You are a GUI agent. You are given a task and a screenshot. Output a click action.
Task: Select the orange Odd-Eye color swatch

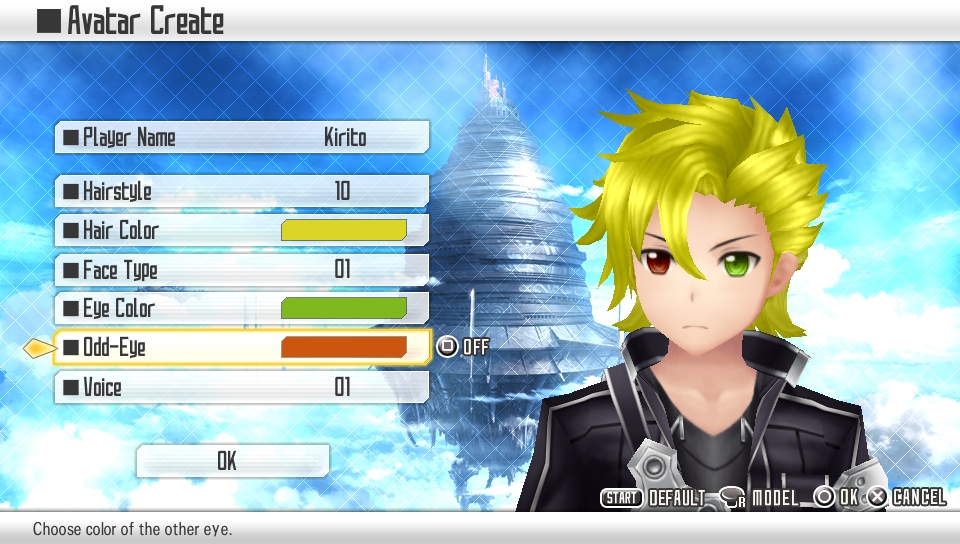coord(343,347)
